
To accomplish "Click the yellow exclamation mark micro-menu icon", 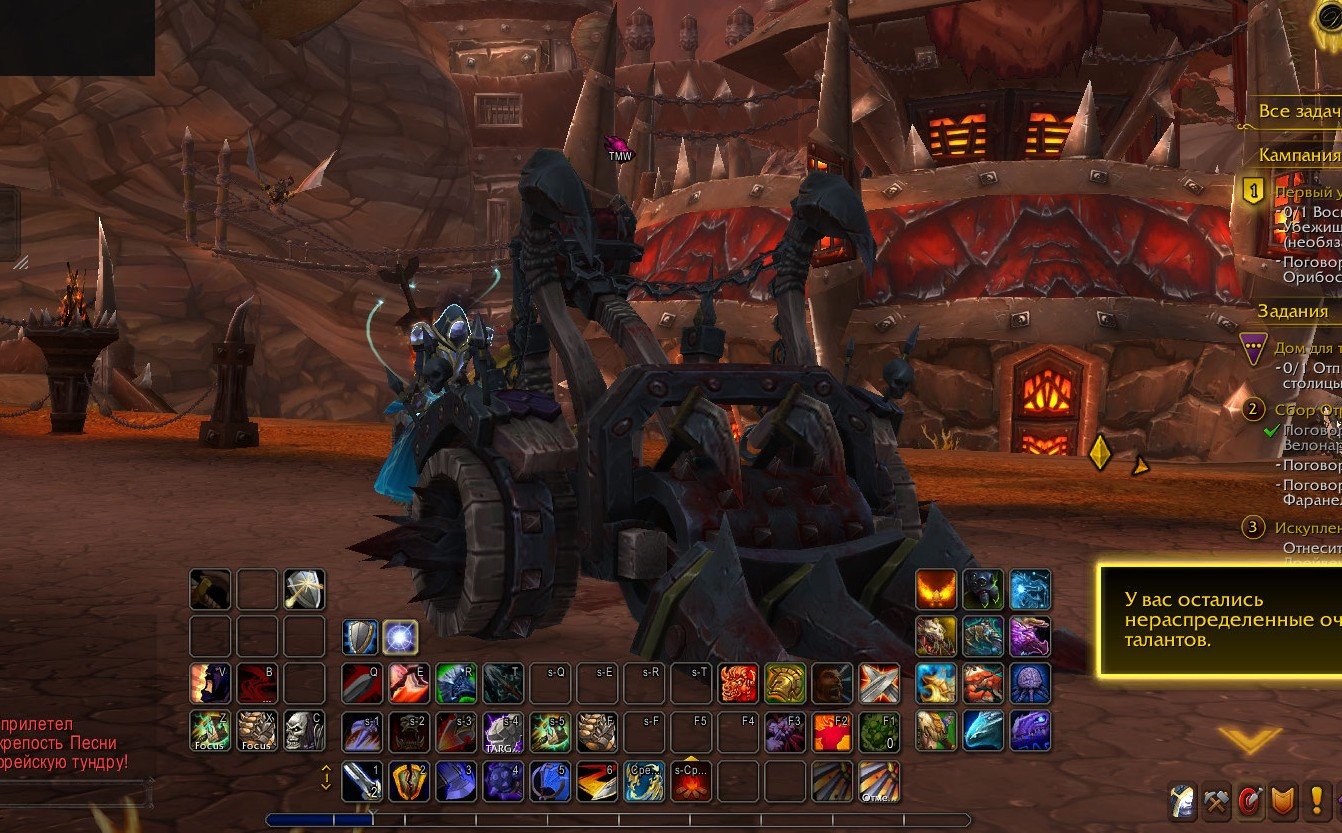I will coord(1316,800).
